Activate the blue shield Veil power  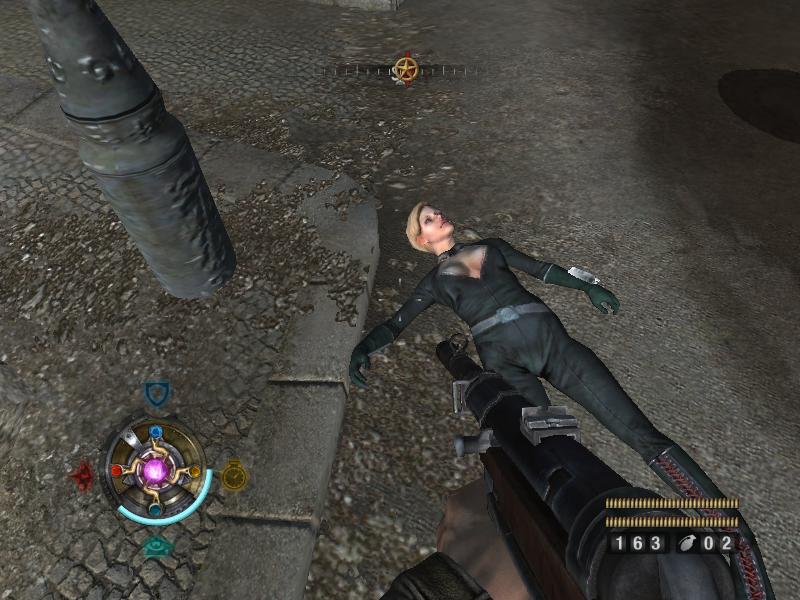tap(155, 393)
